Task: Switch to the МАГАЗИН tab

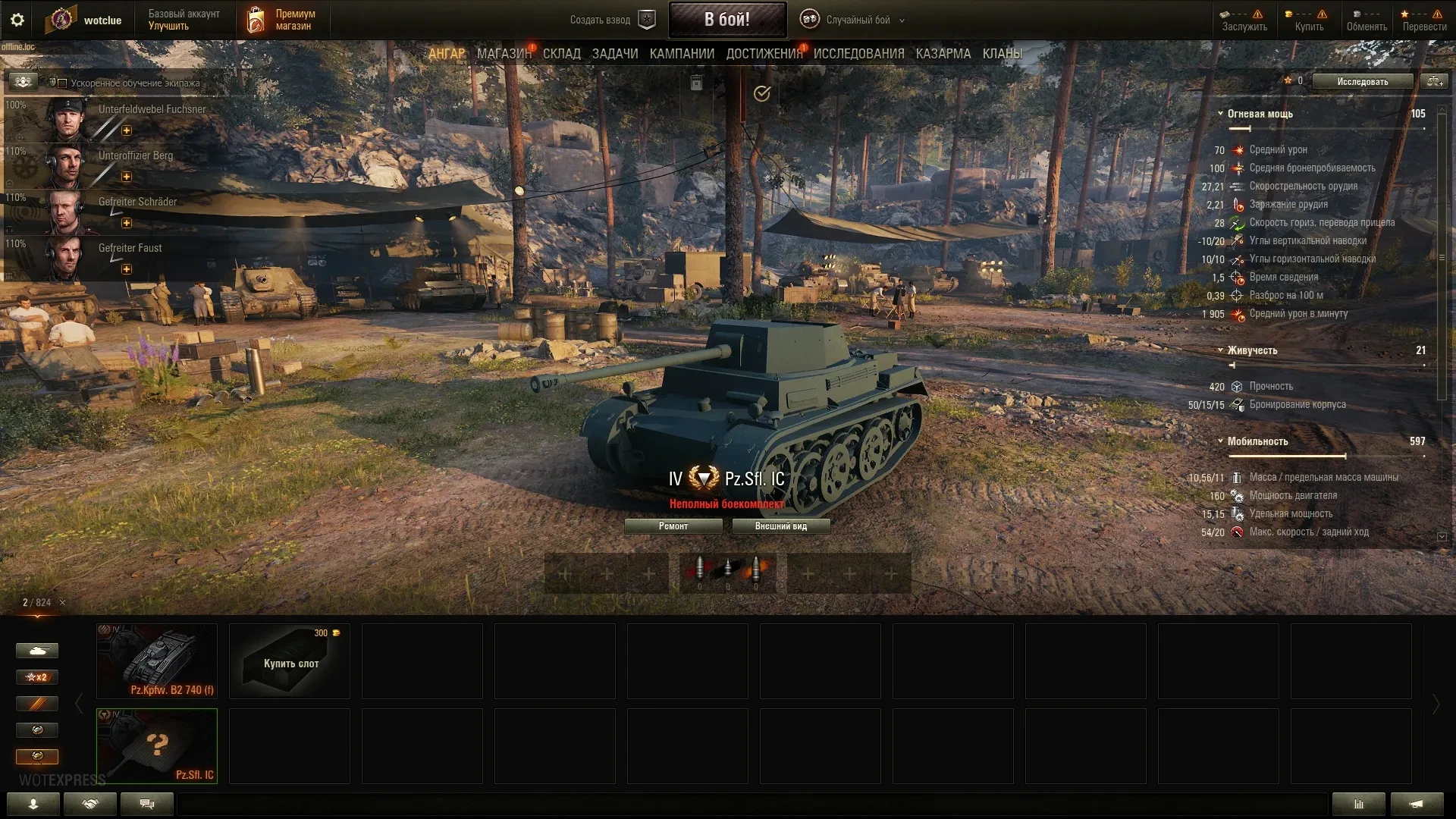Action: click(504, 54)
